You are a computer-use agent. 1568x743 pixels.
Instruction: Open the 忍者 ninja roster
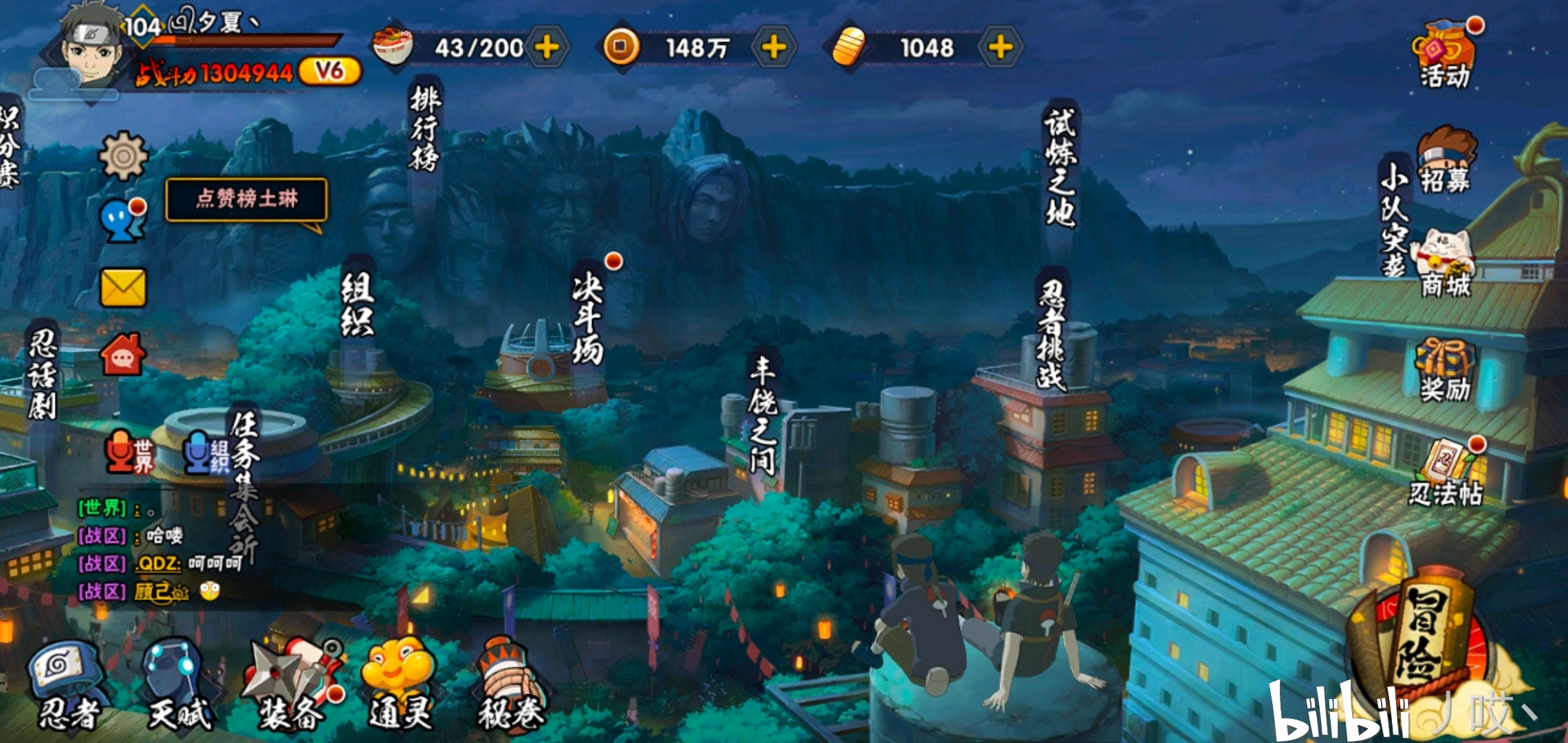click(65, 685)
